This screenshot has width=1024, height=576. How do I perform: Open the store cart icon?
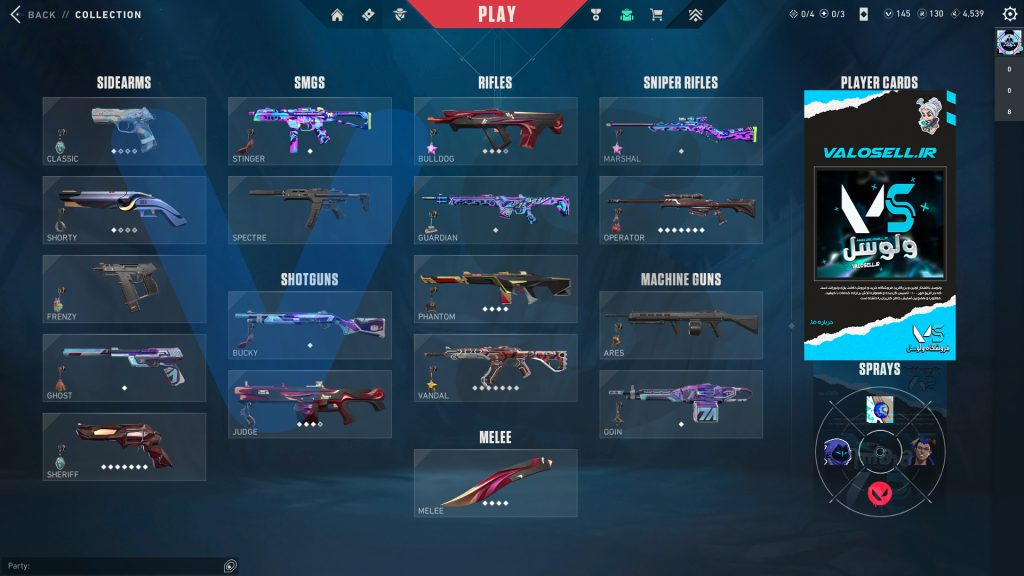(x=657, y=15)
